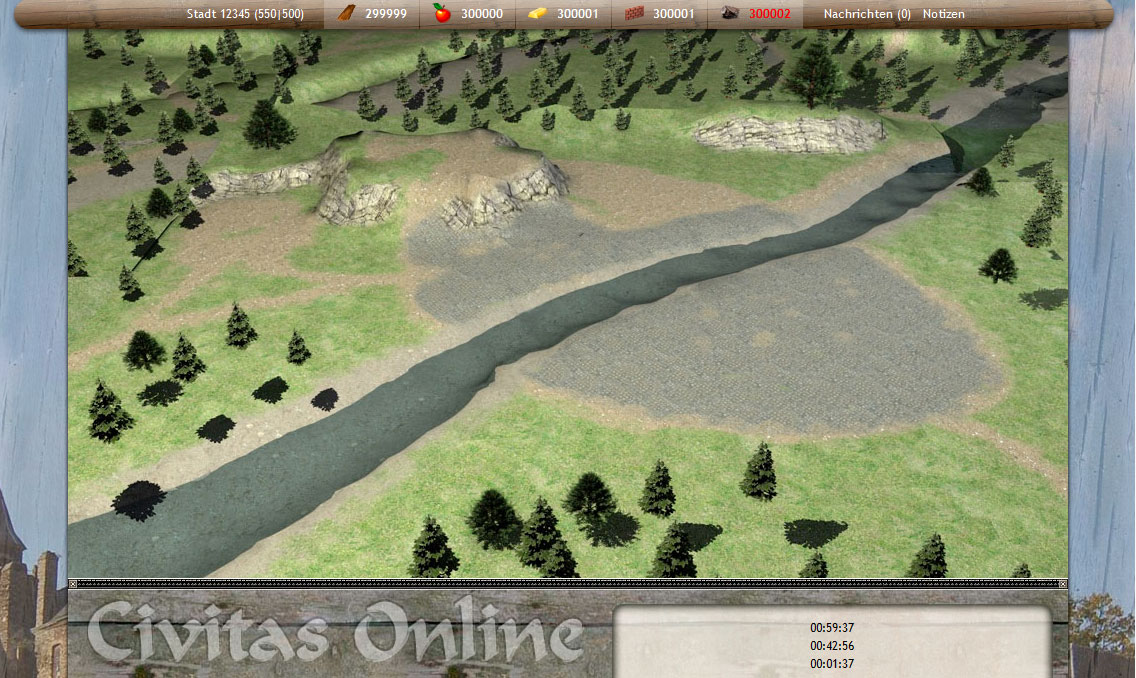
Task: Open the Notizen notes
Action: [x=944, y=14]
